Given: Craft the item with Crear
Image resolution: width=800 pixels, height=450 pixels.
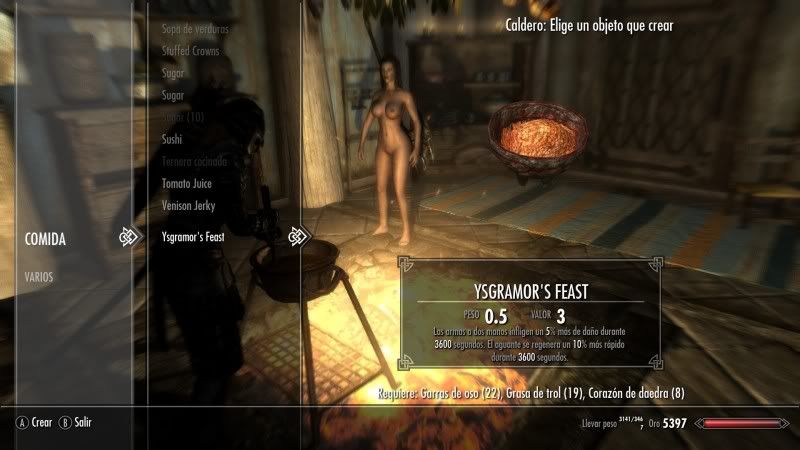Looking at the screenshot, I should tap(34, 423).
